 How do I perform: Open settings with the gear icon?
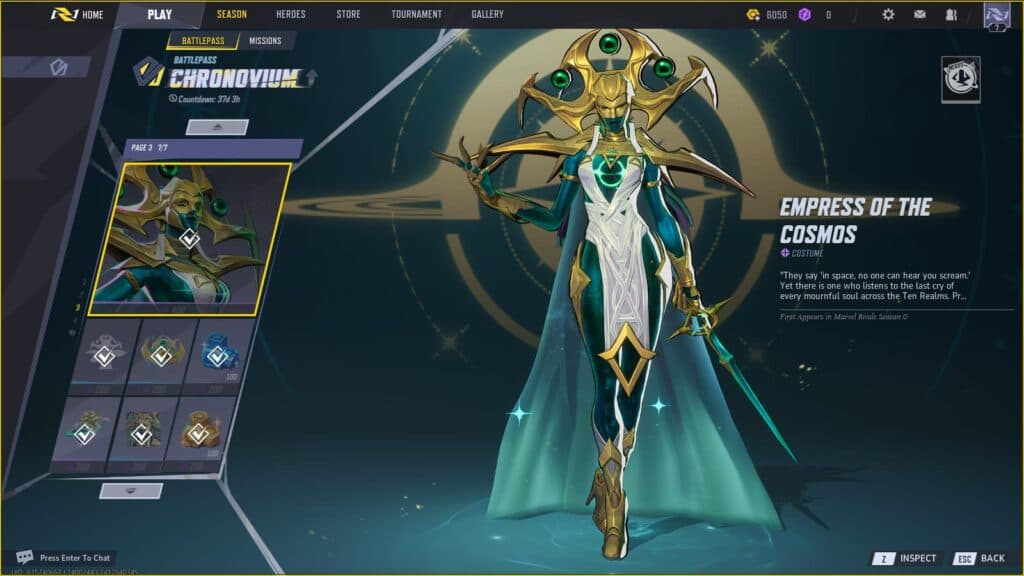tap(888, 15)
